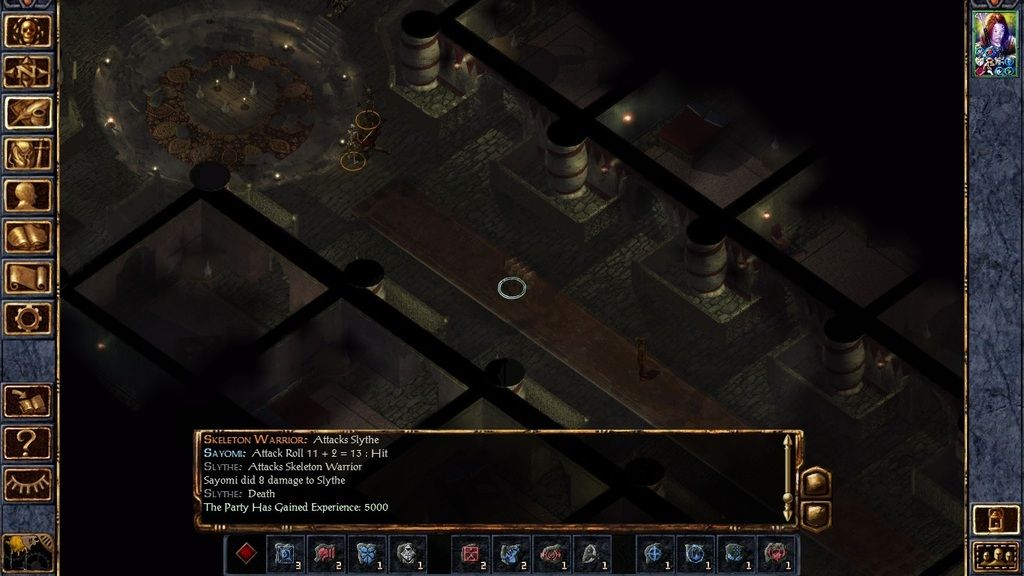The image size is (1024, 576).
Task: Select Sayomi's character portrait
Action: 995,45
